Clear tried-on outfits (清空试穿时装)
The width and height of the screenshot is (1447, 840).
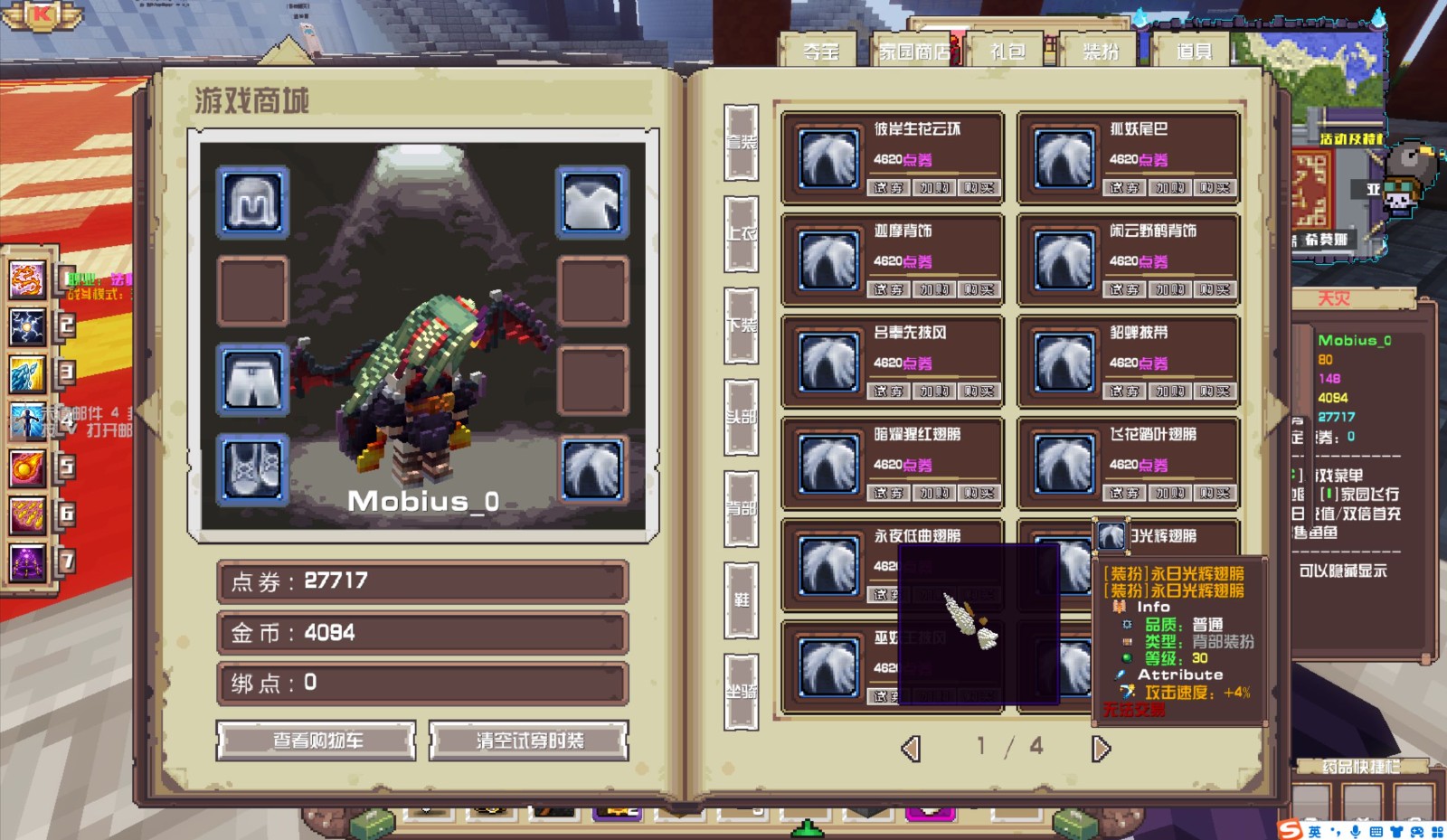tap(529, 741)
